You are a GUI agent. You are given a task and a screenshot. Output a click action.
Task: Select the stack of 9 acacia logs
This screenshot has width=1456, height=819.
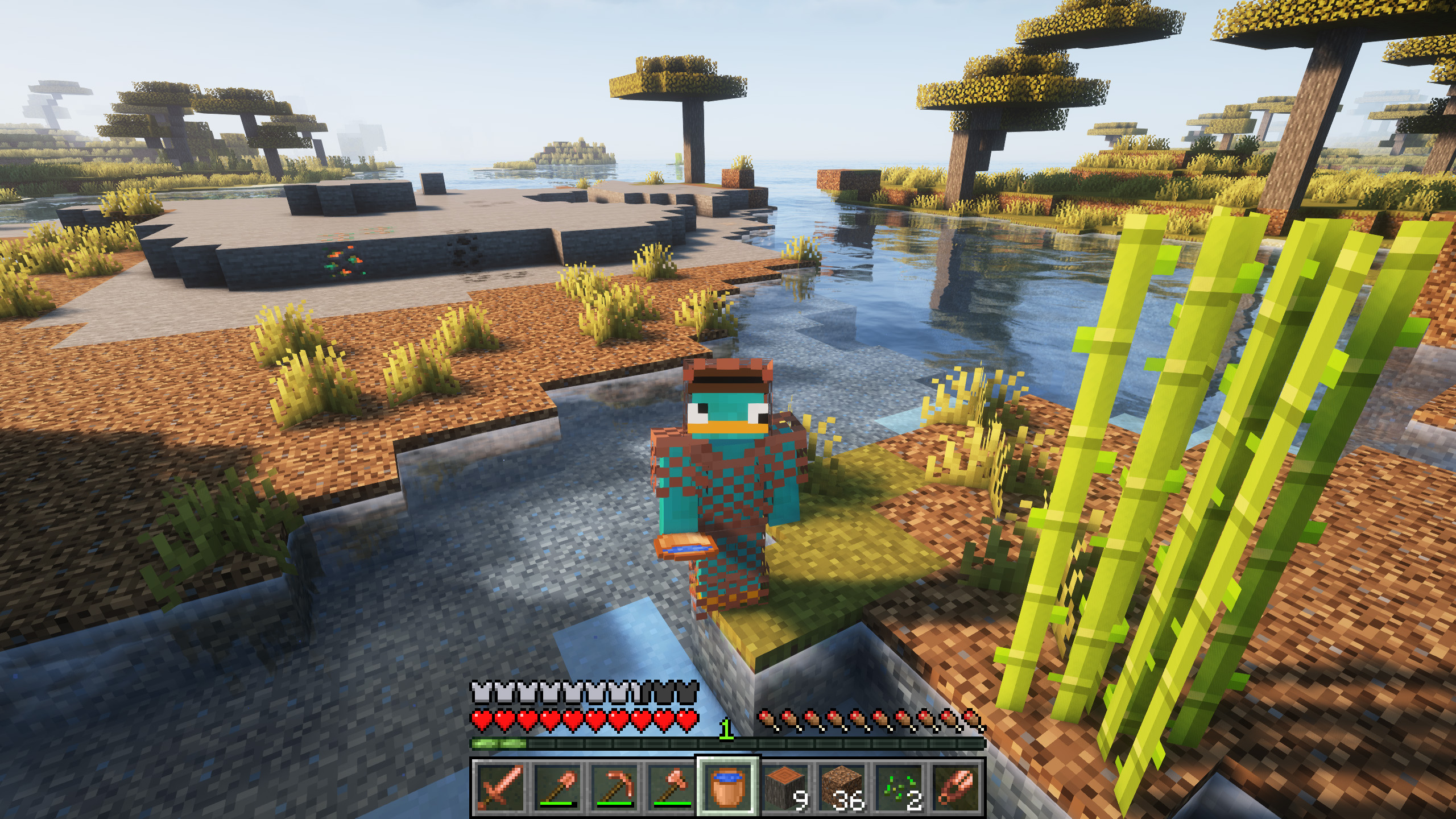pos(785,785)
